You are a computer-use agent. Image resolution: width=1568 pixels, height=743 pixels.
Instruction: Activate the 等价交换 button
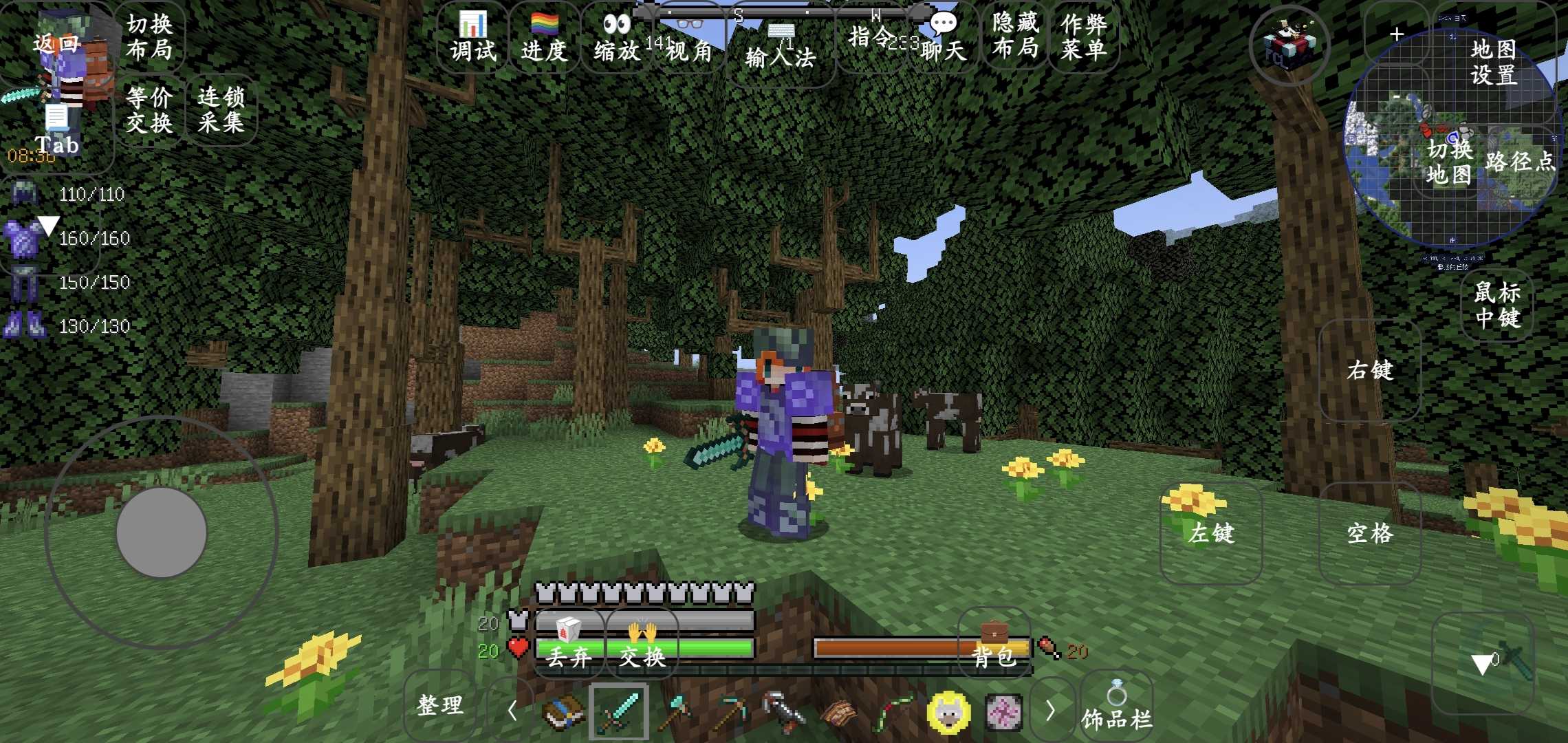(x=149, y=110)
